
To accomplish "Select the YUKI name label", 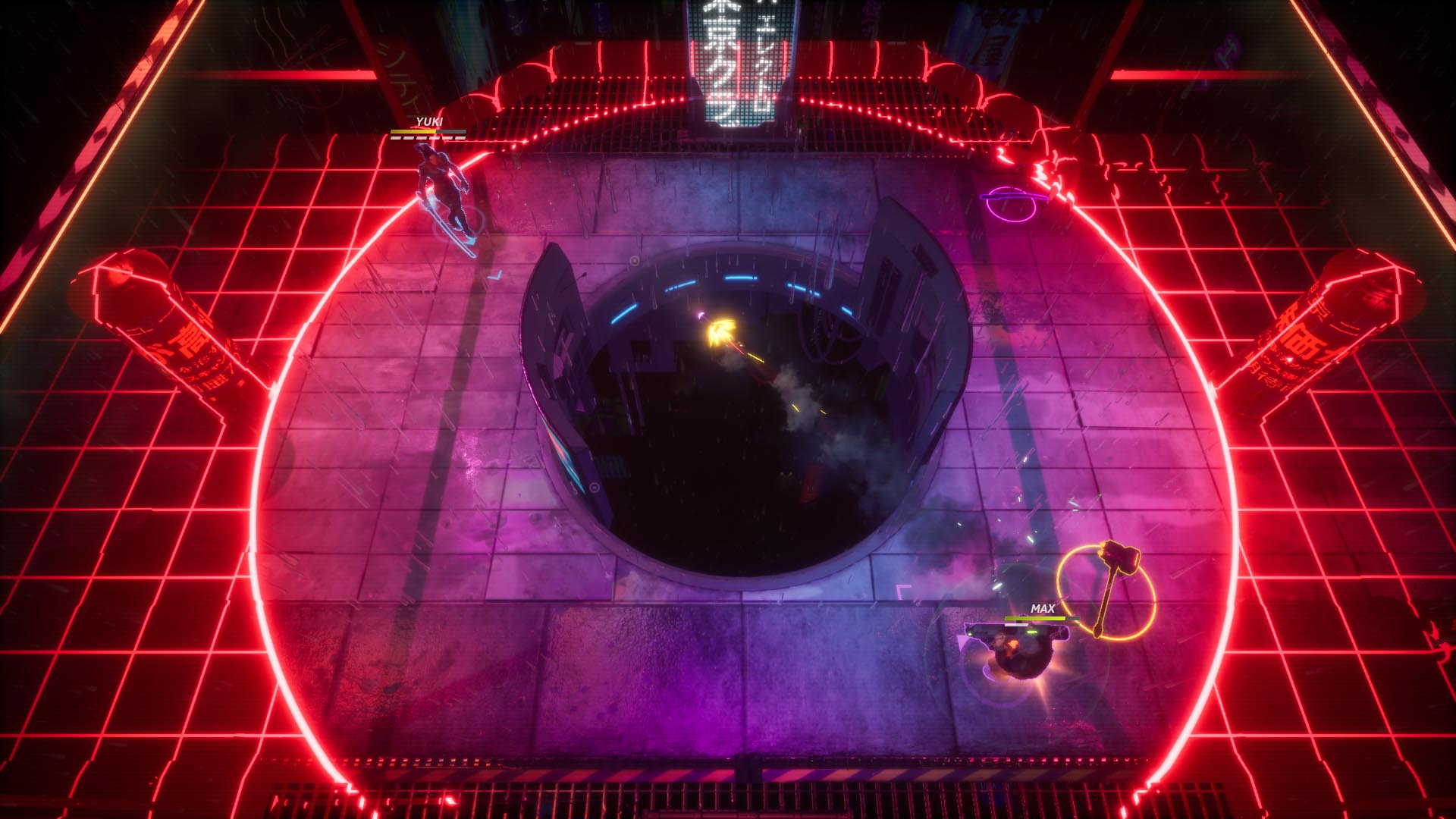I will coord(429,120).
